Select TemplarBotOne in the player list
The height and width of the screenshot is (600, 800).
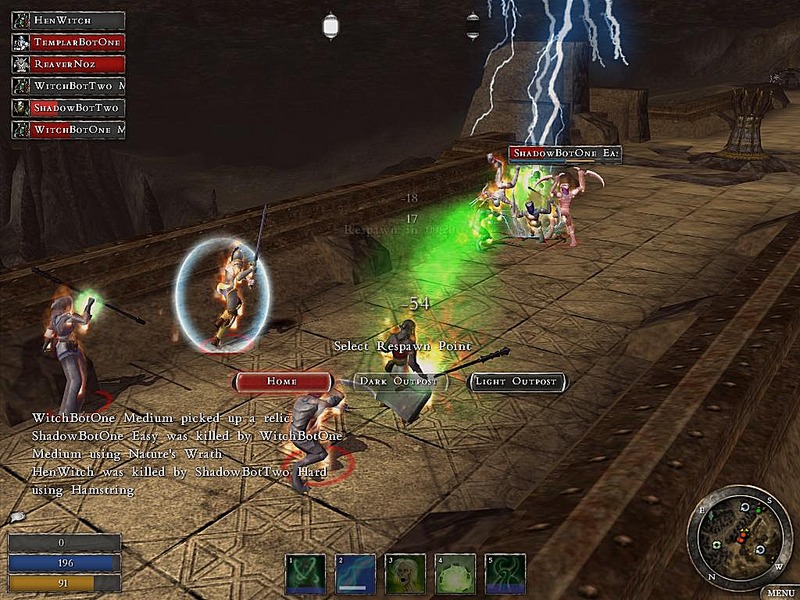click(68, 42)
